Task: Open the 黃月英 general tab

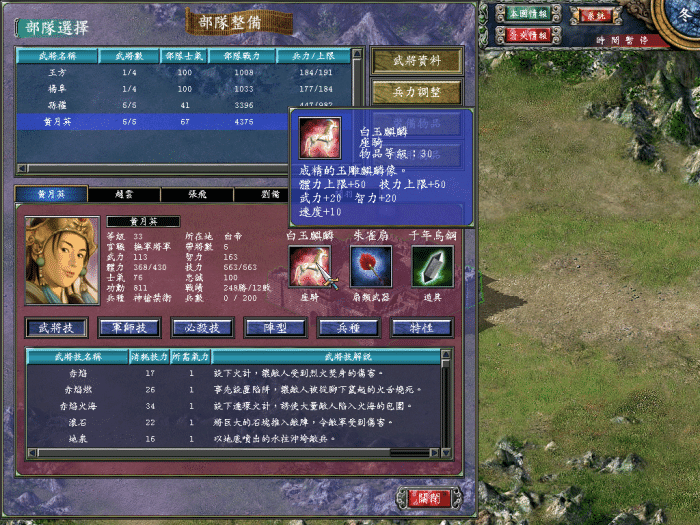Action: click(52, 194)
